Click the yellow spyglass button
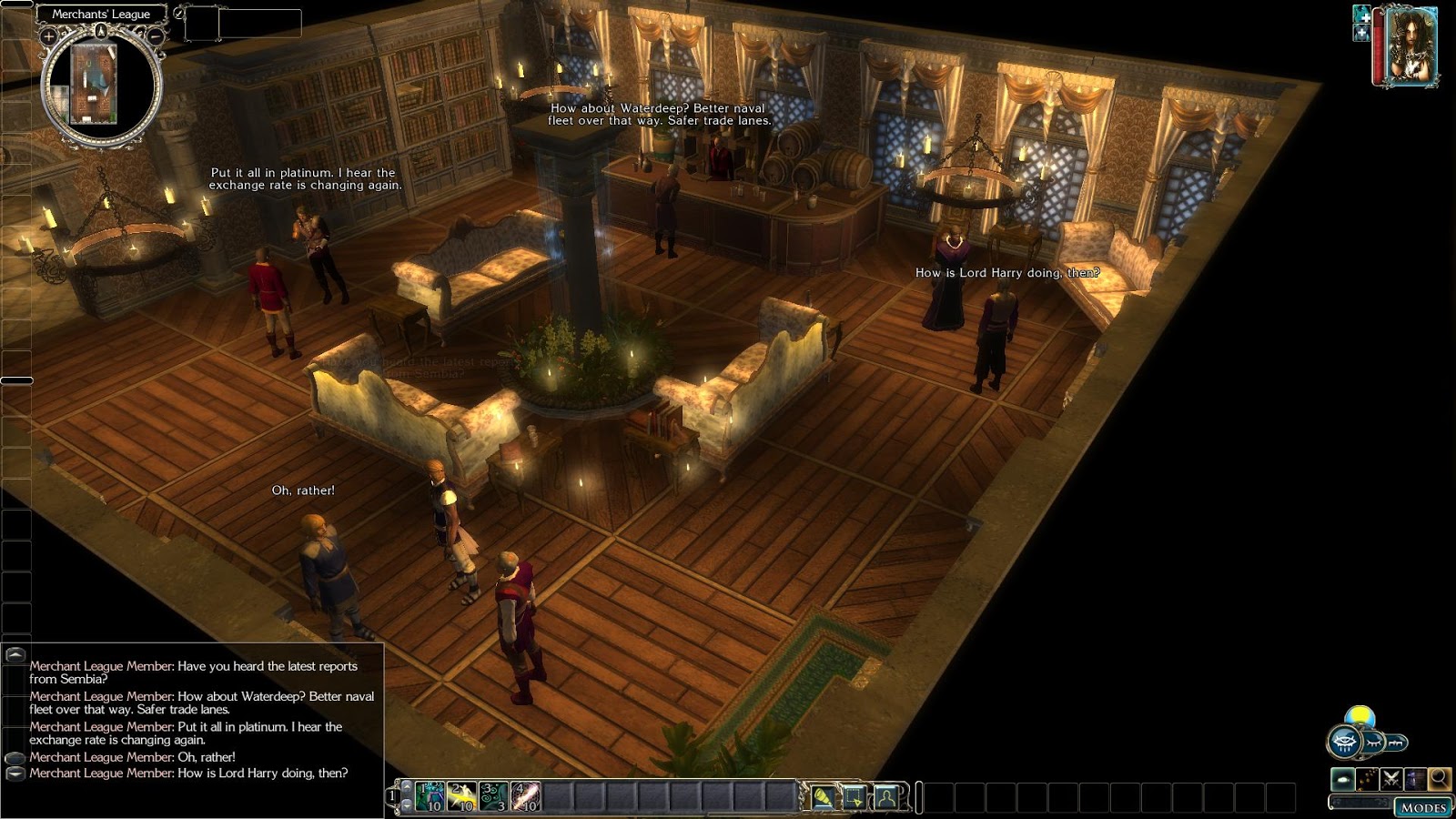This screenshot has height=819, width=1456. pos(824,797)
